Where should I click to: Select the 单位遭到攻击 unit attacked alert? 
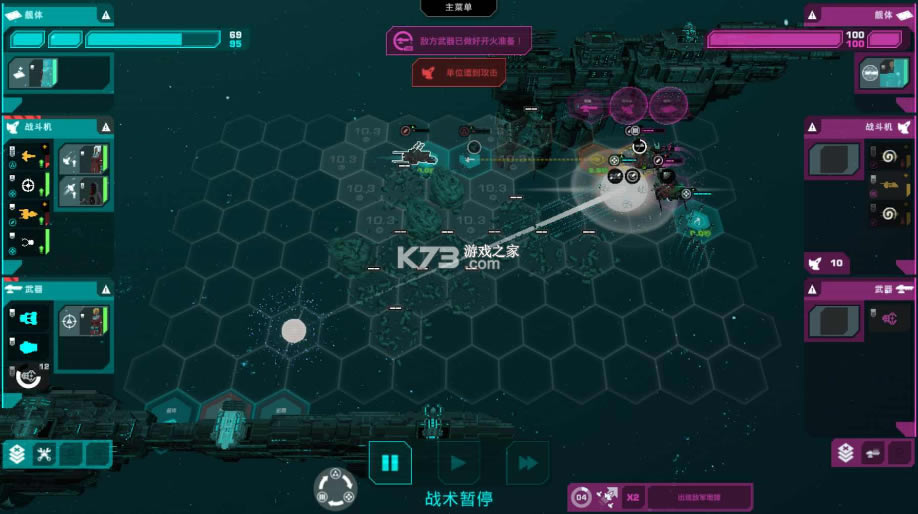(x=459, y=72)
